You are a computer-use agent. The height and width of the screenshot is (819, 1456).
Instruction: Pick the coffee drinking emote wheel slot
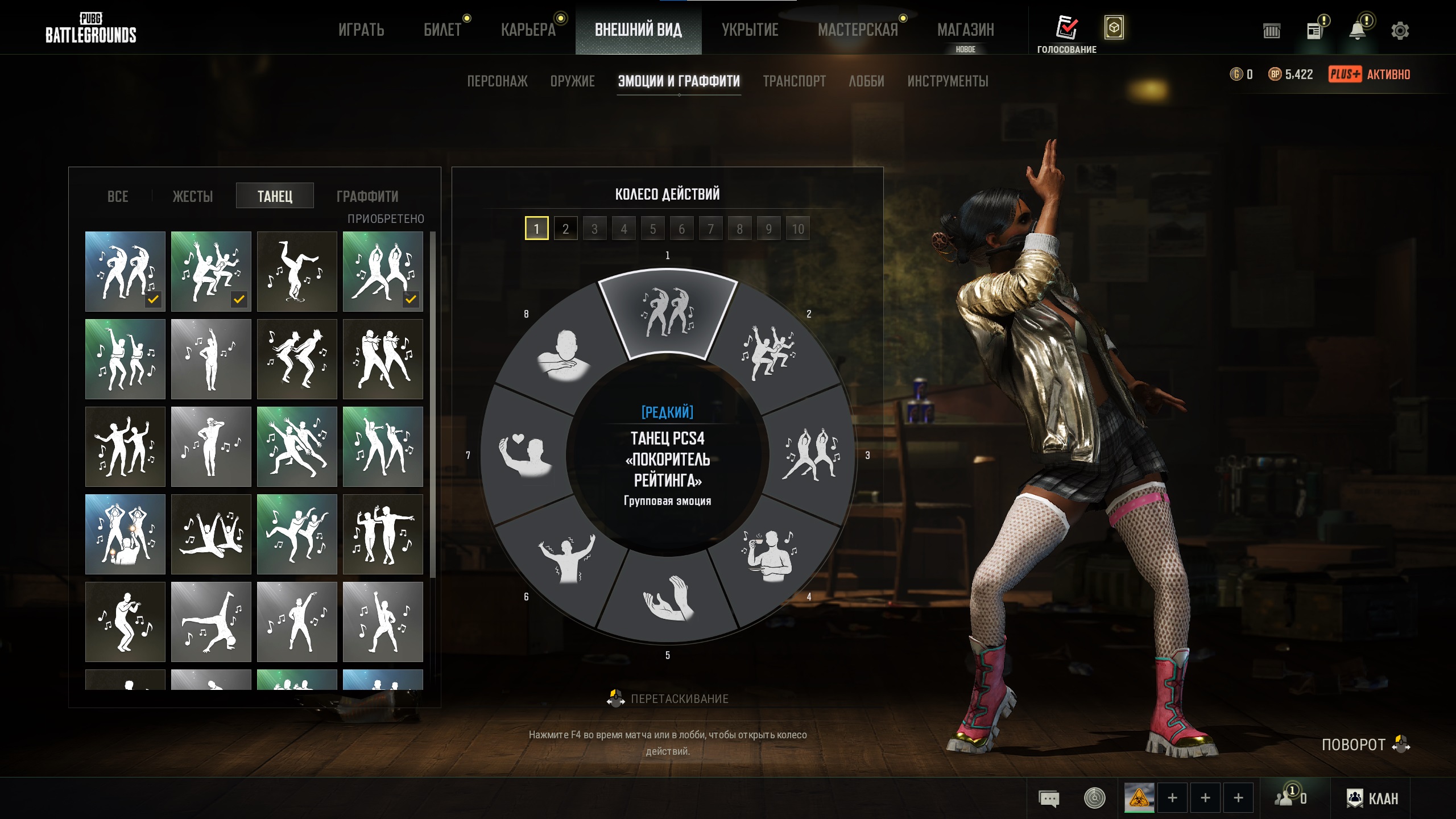click(x=769, y=555)
